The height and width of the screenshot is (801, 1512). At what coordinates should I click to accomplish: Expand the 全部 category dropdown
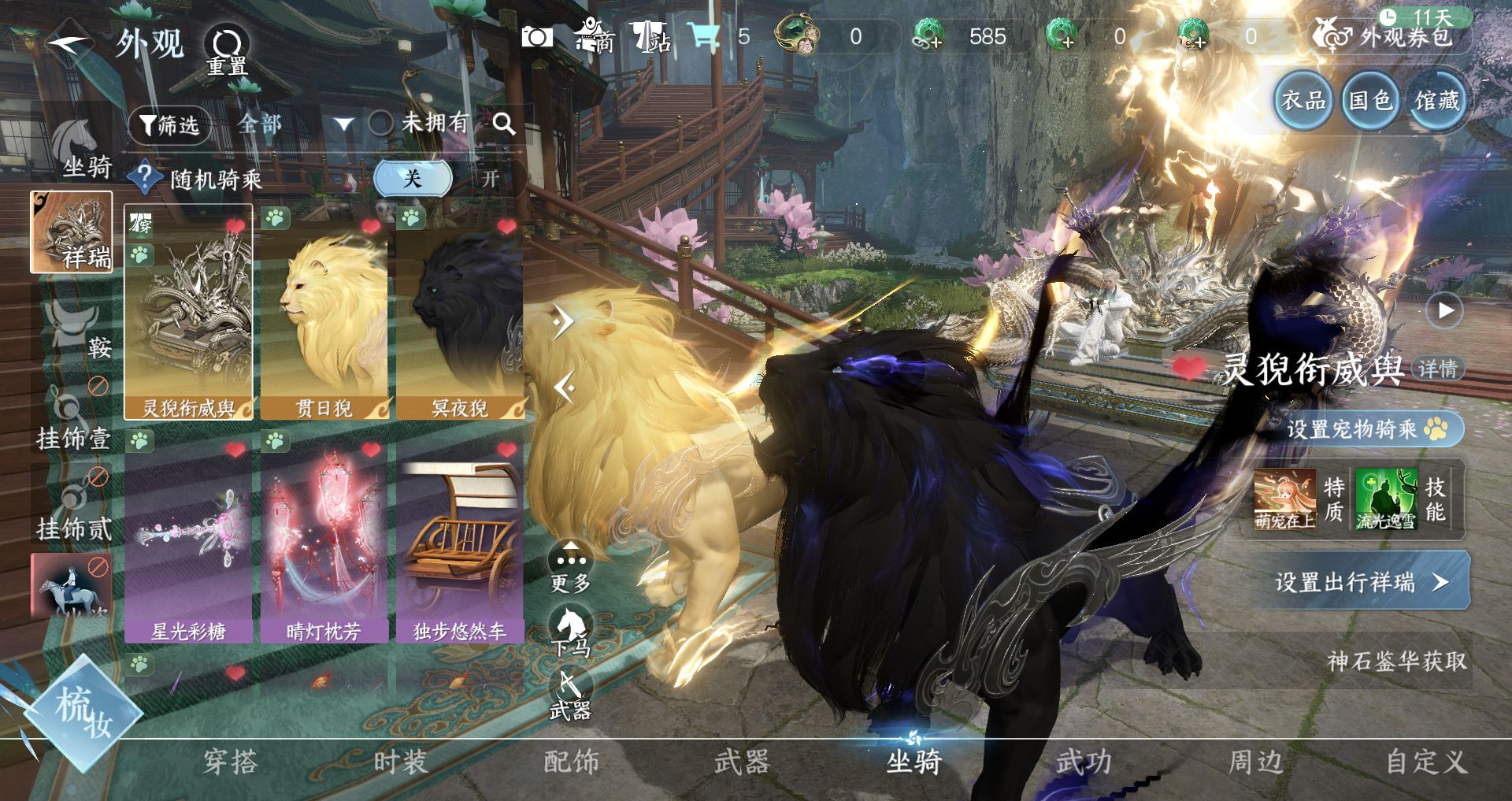coord(344,124)
